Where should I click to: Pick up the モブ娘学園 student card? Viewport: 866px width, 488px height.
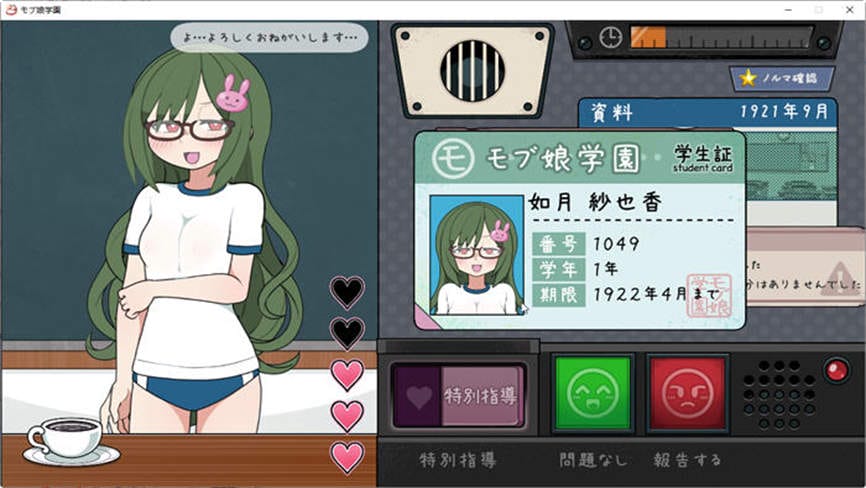(580, 230)
